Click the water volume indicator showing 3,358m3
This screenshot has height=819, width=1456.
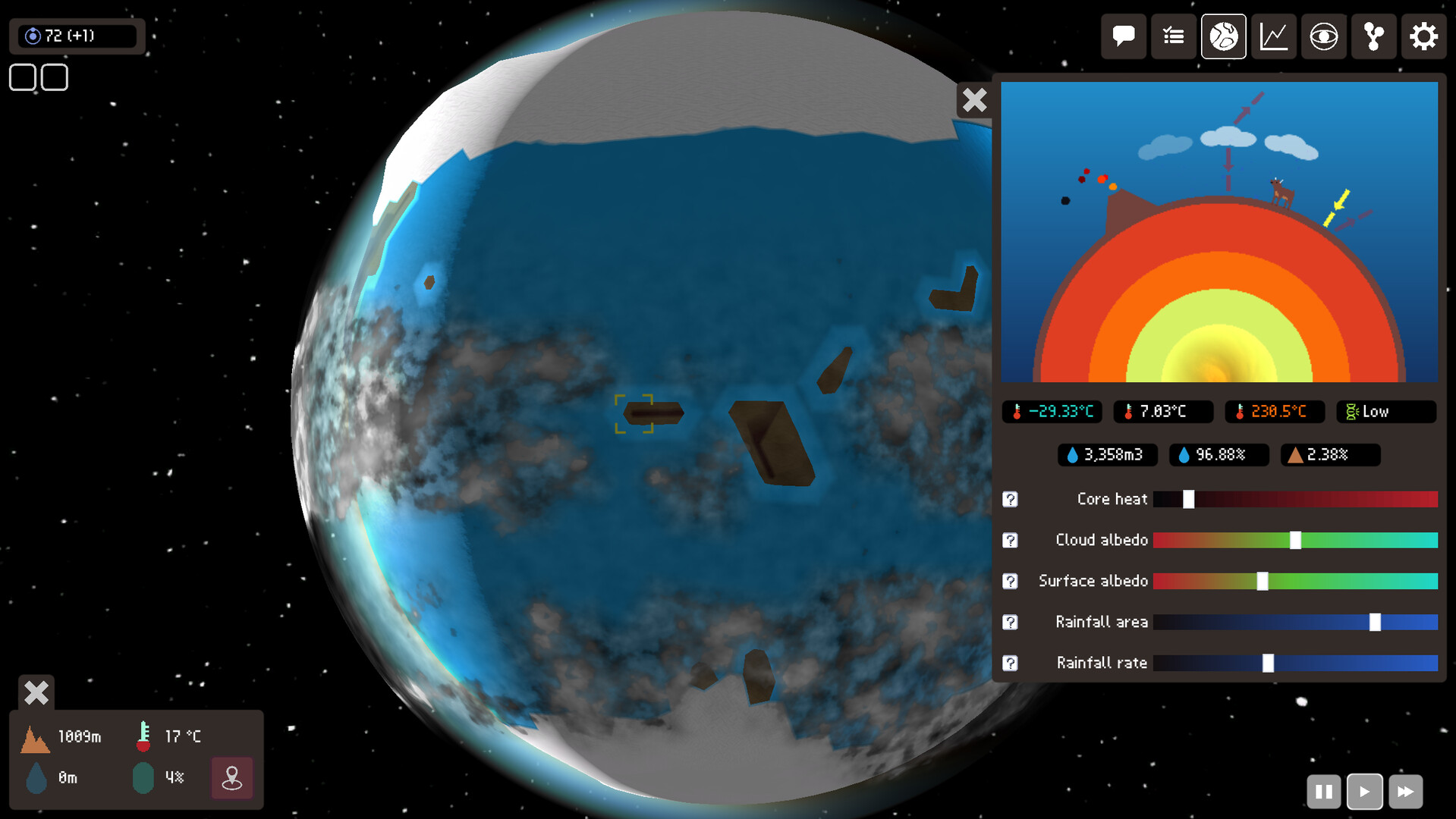(x=1106, y=455)
